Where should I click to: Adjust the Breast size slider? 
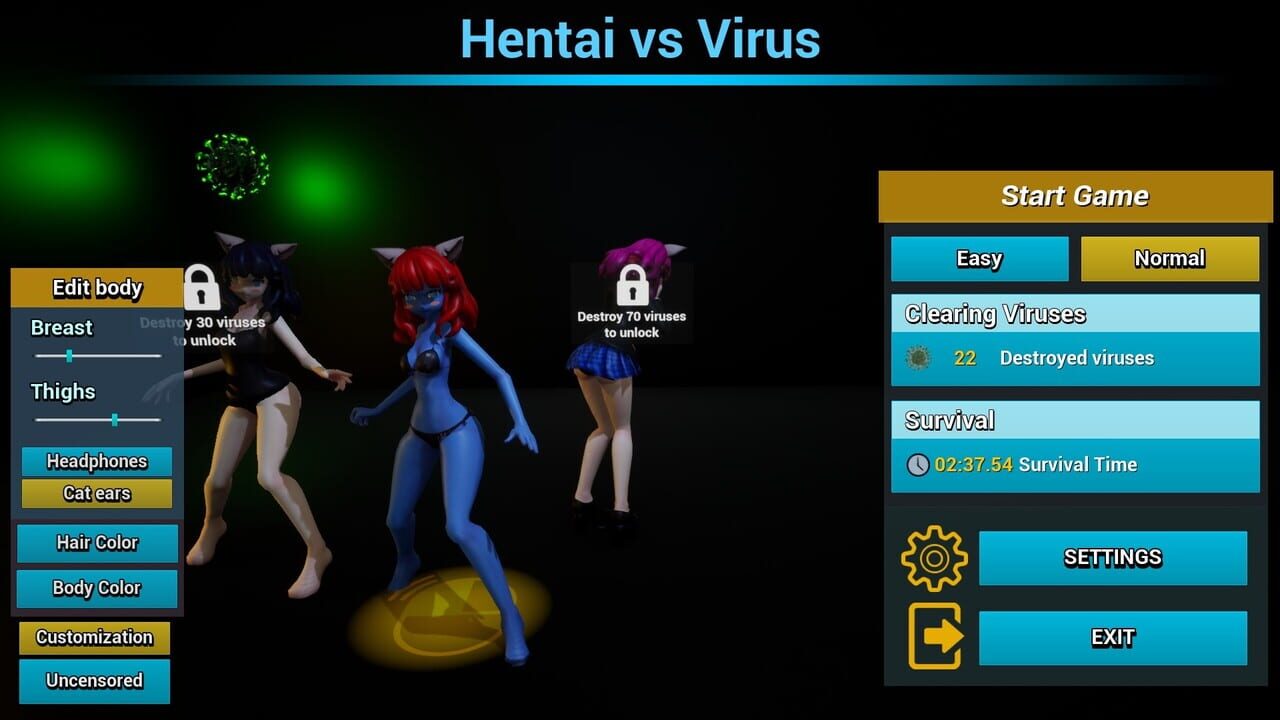coord(69,355)
